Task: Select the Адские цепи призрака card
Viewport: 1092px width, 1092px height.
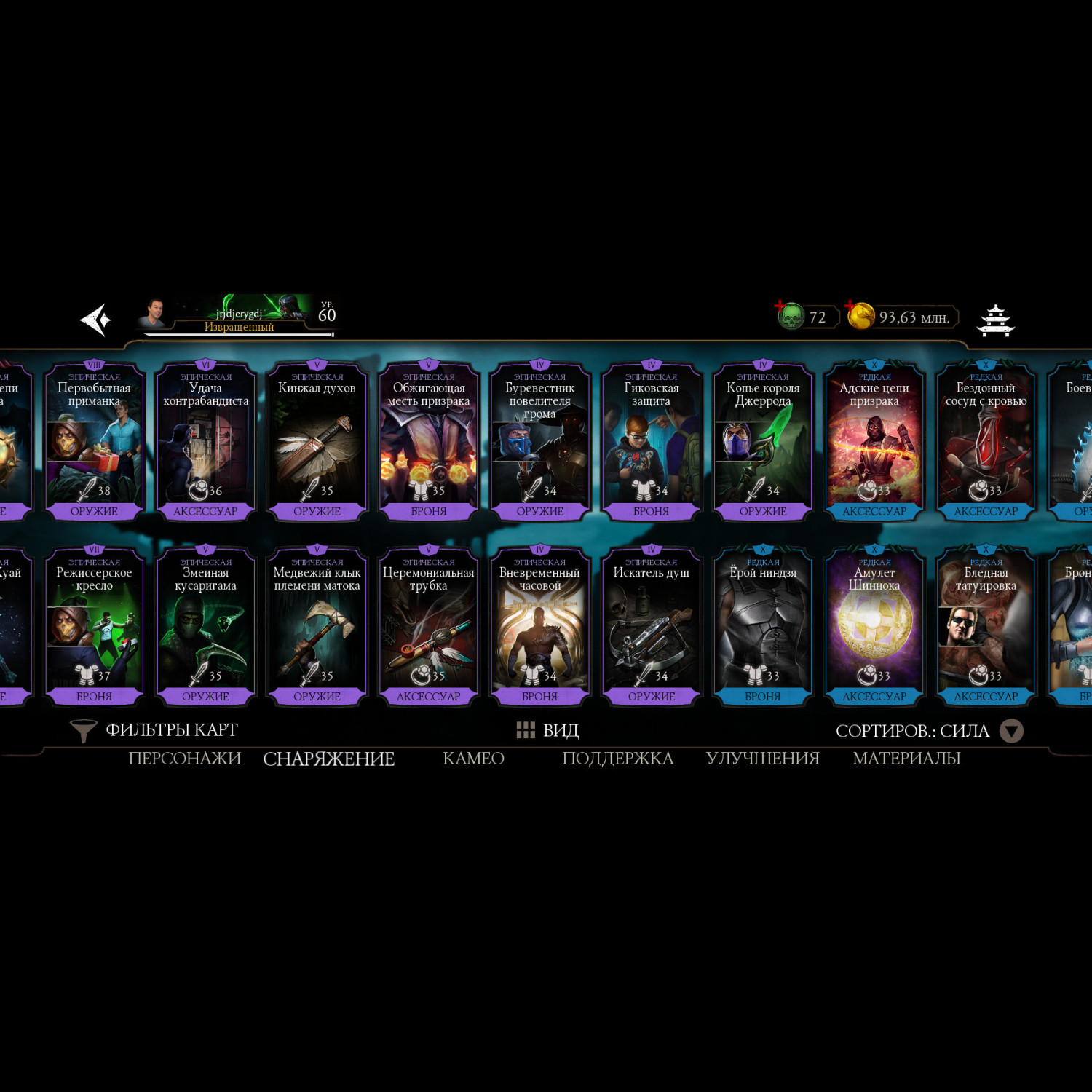Action: [x=874, y=441]
